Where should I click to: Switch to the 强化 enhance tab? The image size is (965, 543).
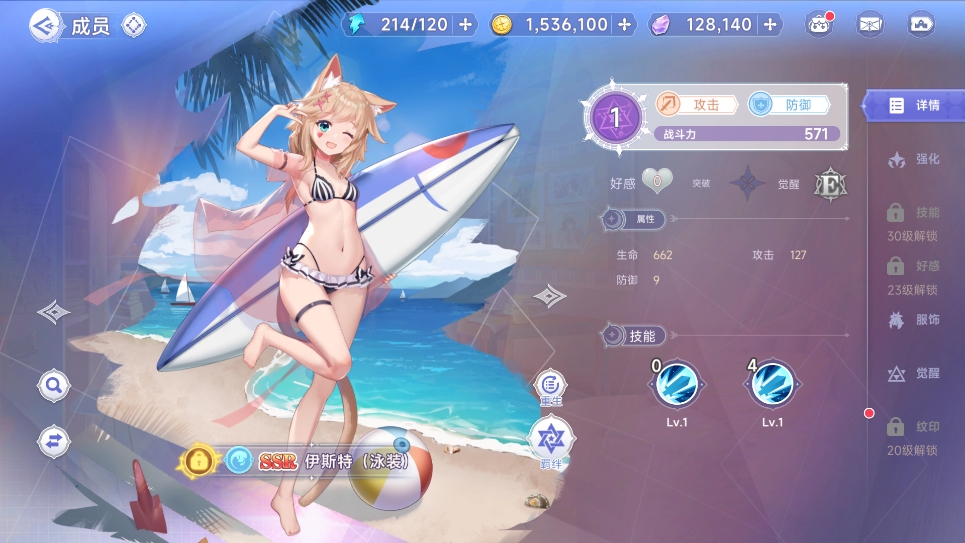pos(915,159)
